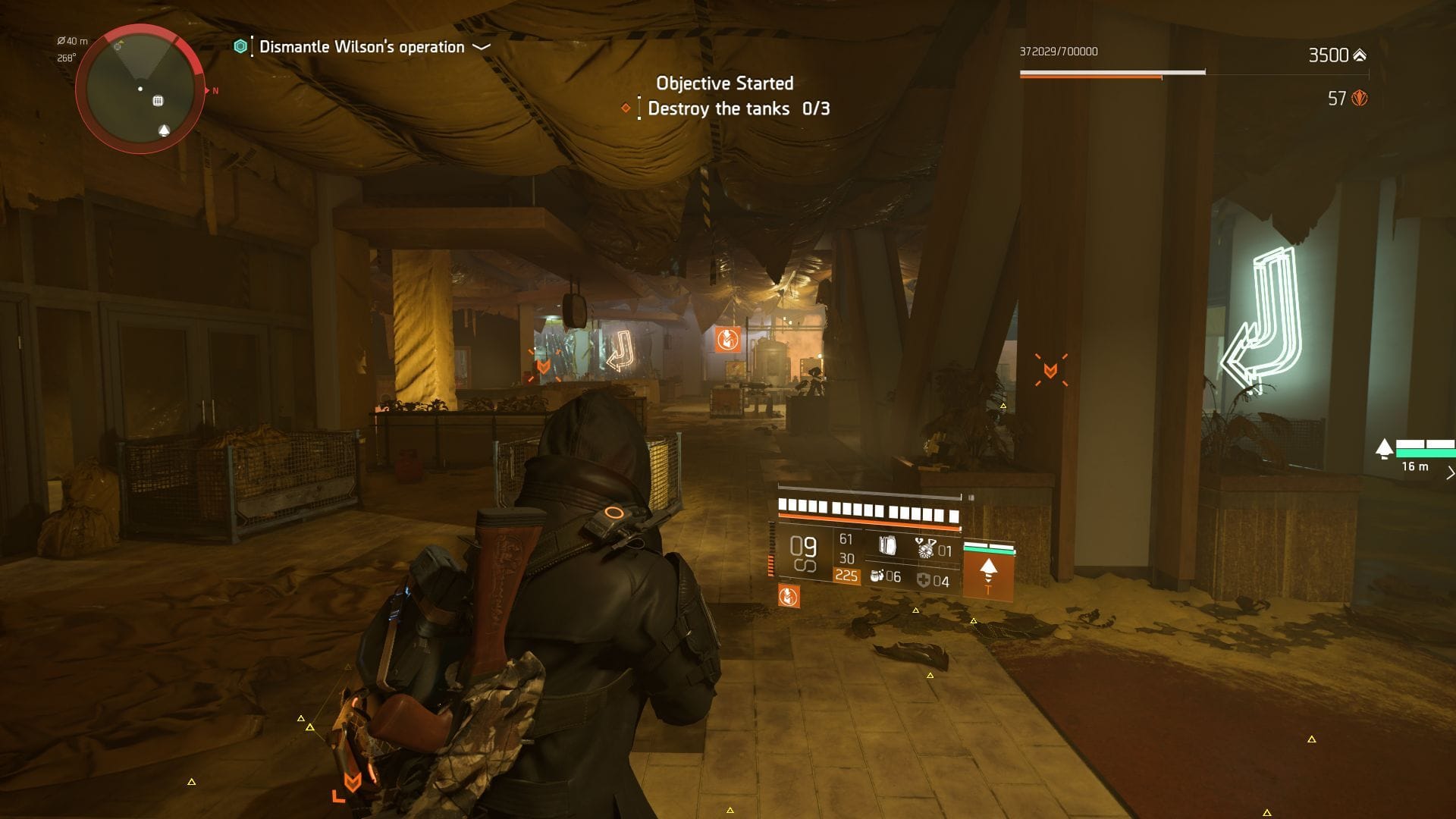
Task: Select the Objective Started banner text
Action: pyautogui.click(x=724, y=83)
